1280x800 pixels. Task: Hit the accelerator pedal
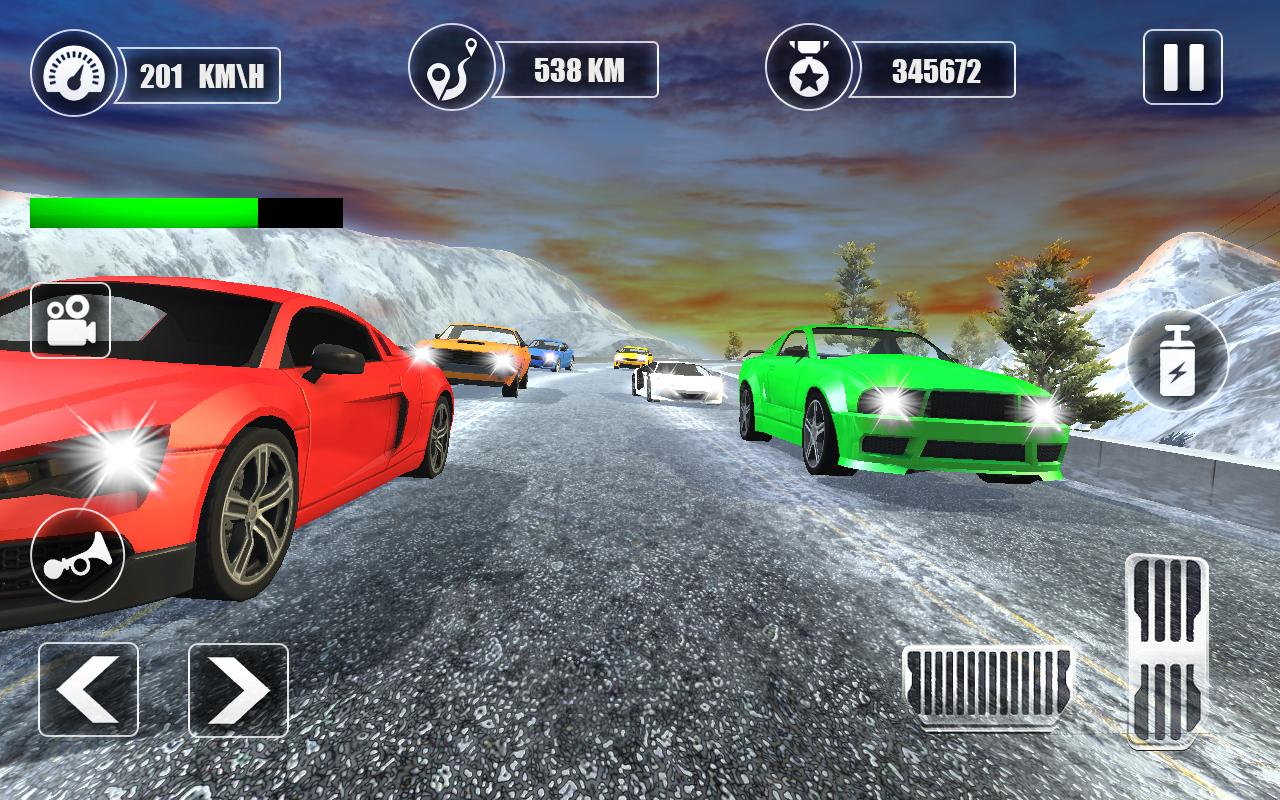pyautogui.click(x=1166, y=650)
